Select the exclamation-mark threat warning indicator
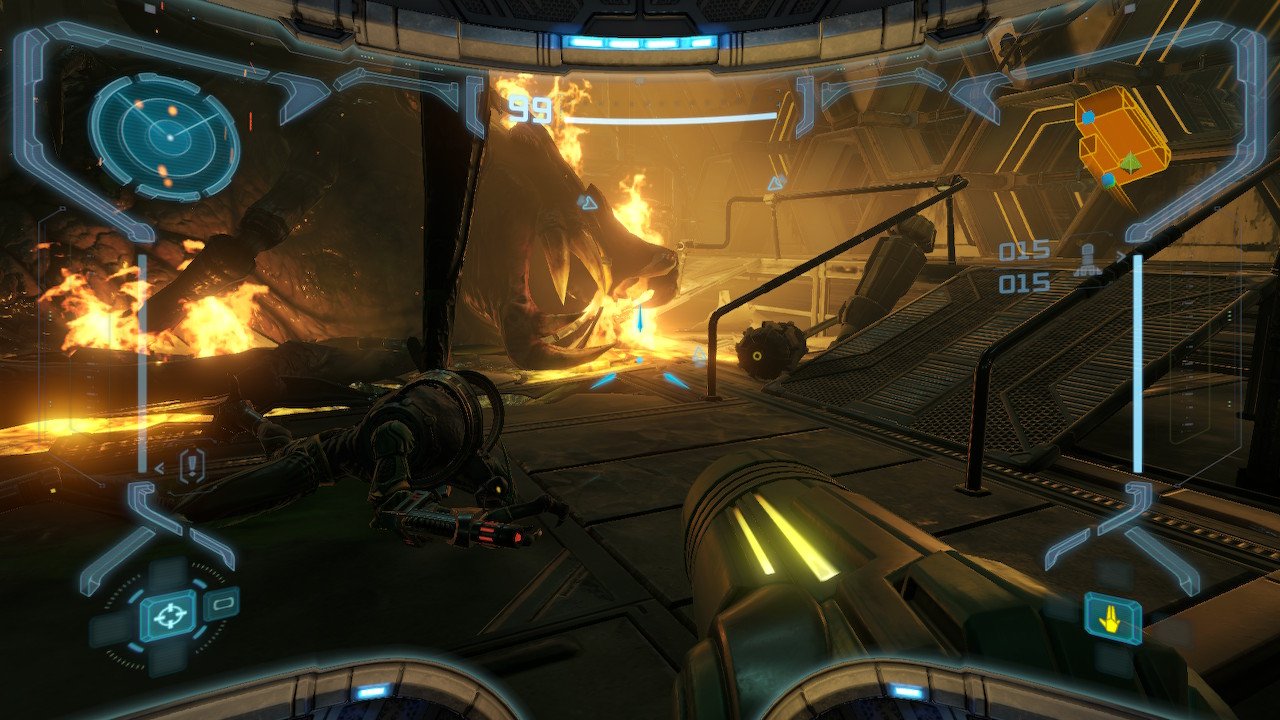 pos(191,464)
